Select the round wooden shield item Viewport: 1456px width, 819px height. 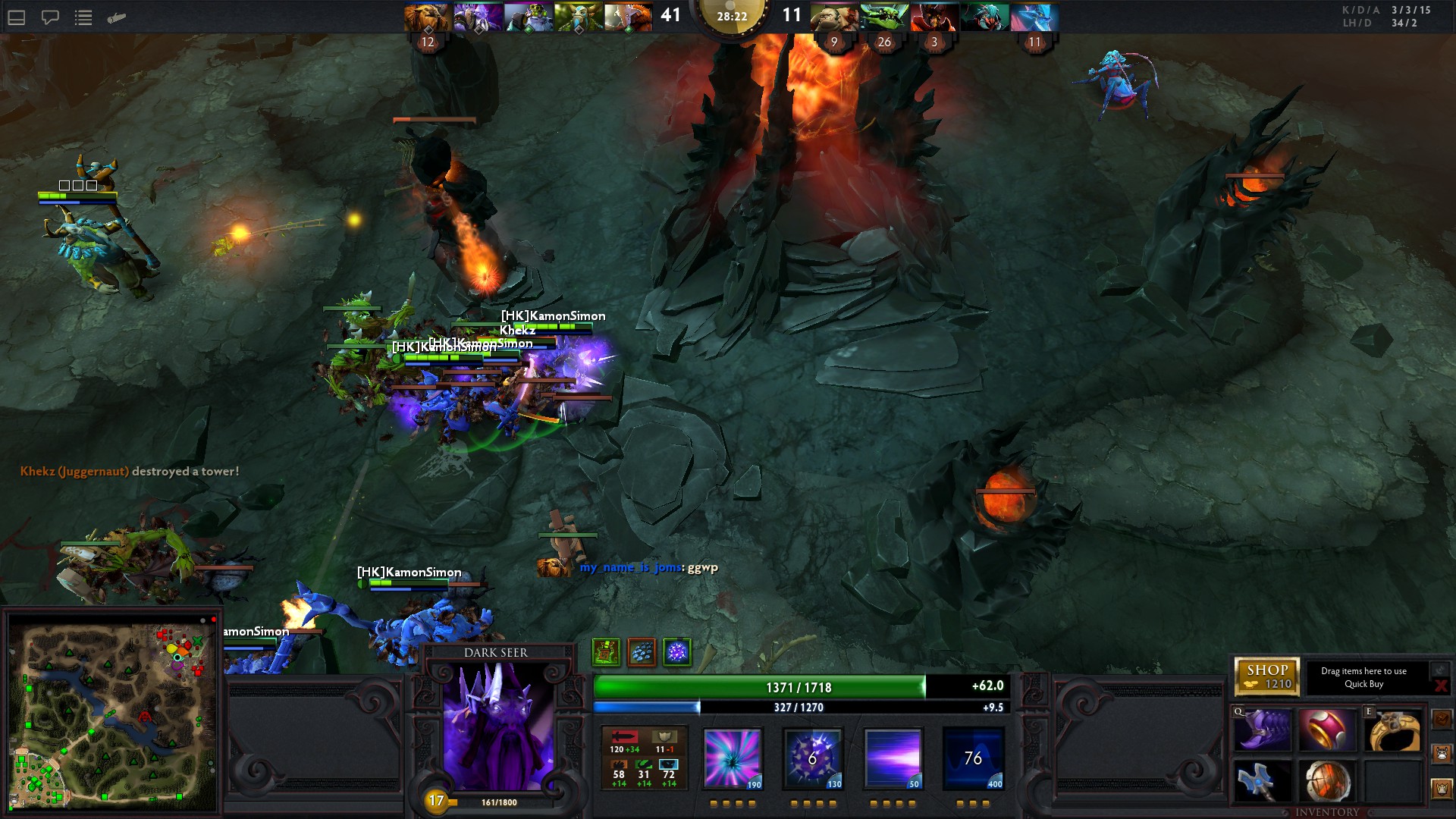point(1327,781)
